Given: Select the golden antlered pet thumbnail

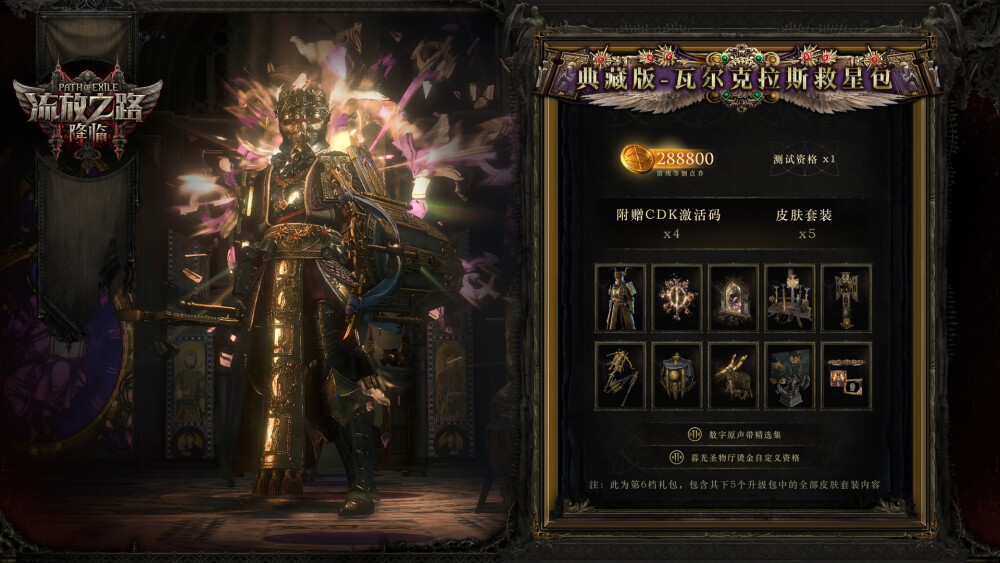Looking at the screenshot, I should (x=733, y=376).
